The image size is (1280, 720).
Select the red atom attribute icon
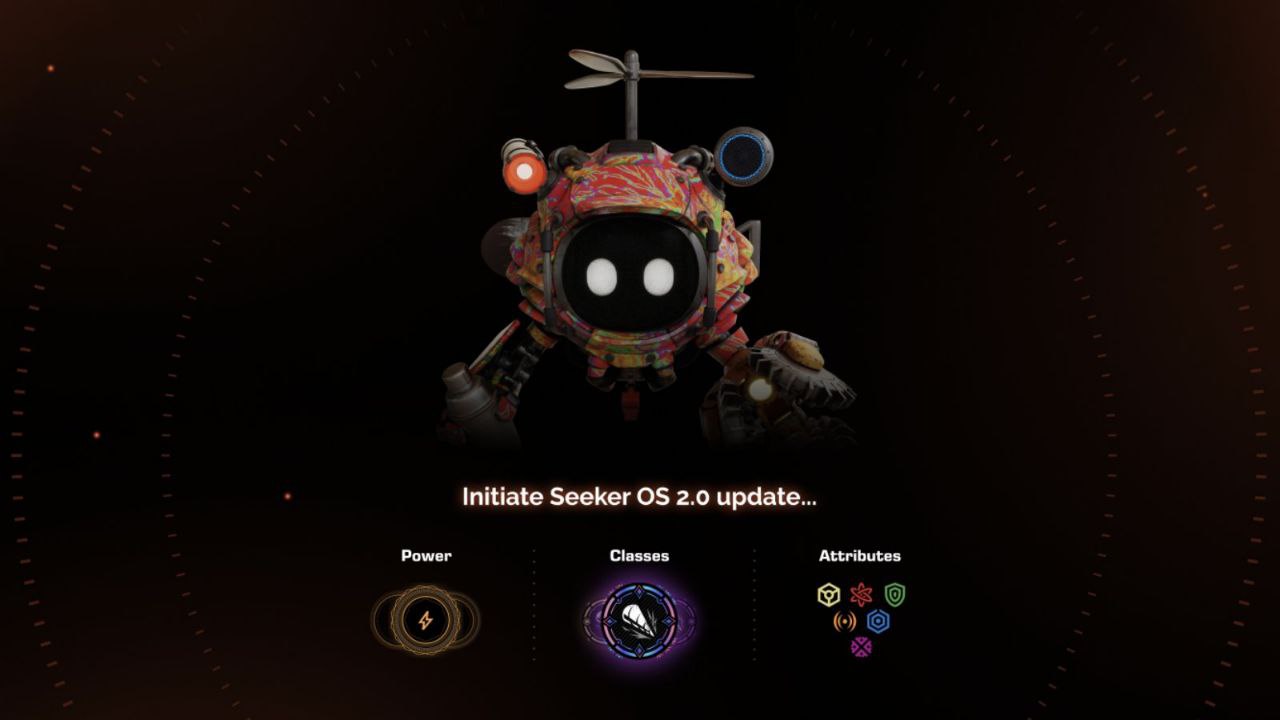861,596
